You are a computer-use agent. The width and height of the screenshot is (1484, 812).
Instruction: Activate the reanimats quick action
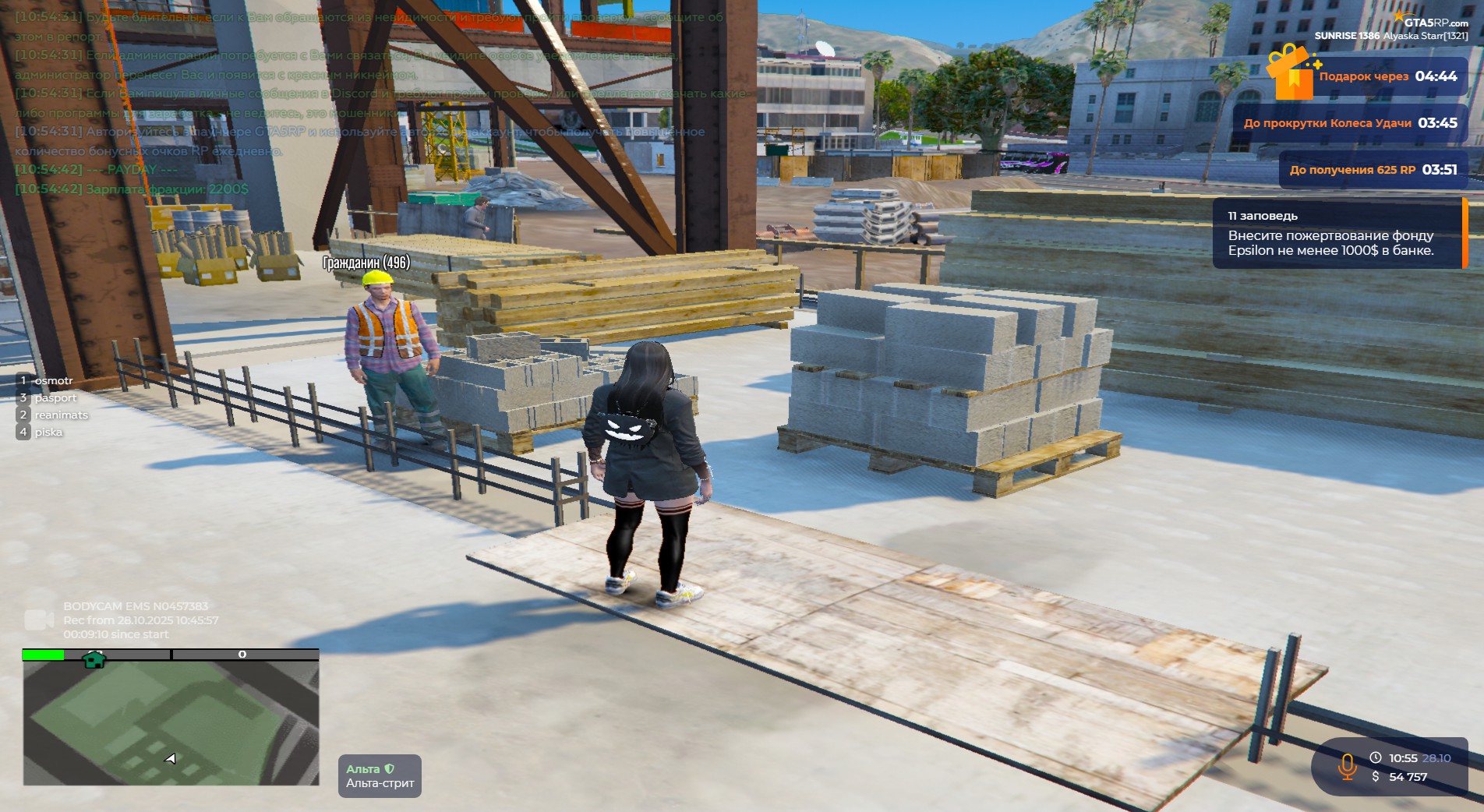coord(61,415)
